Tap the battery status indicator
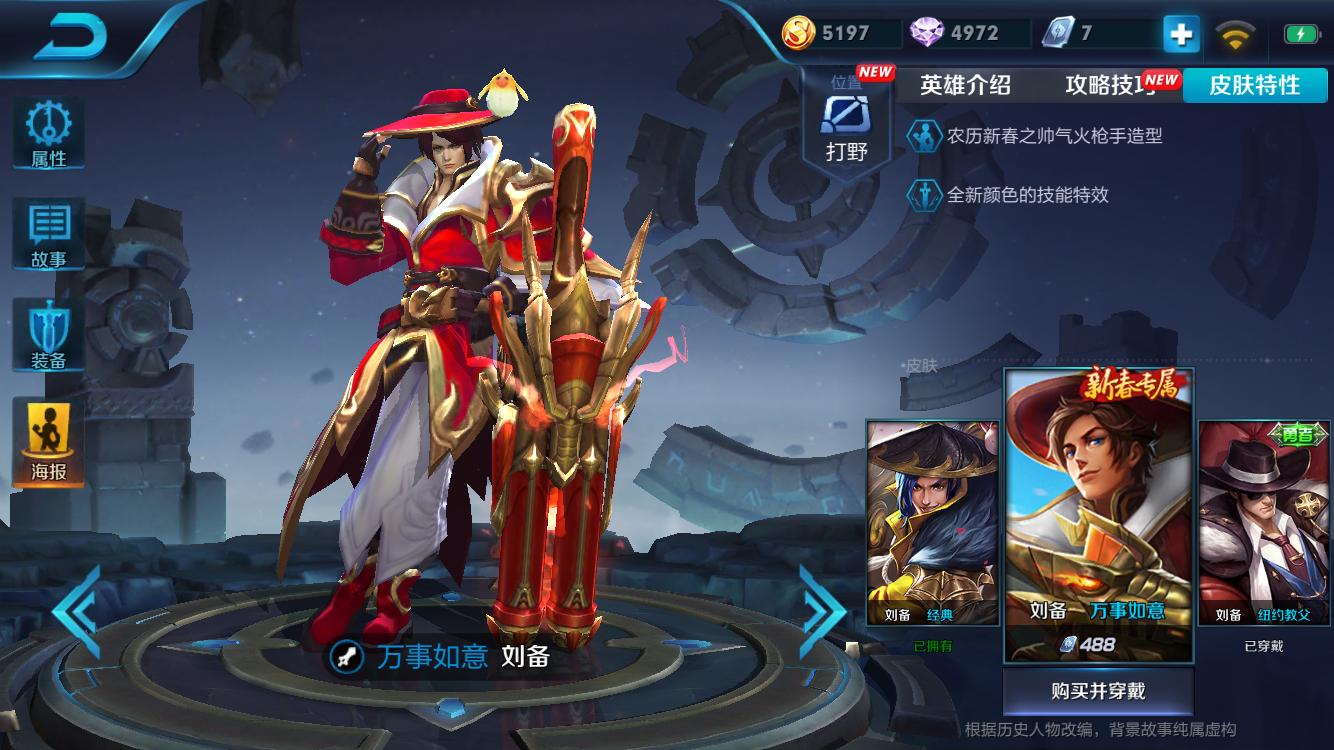The image size is (1334, 750). (x=1300, y=32)
